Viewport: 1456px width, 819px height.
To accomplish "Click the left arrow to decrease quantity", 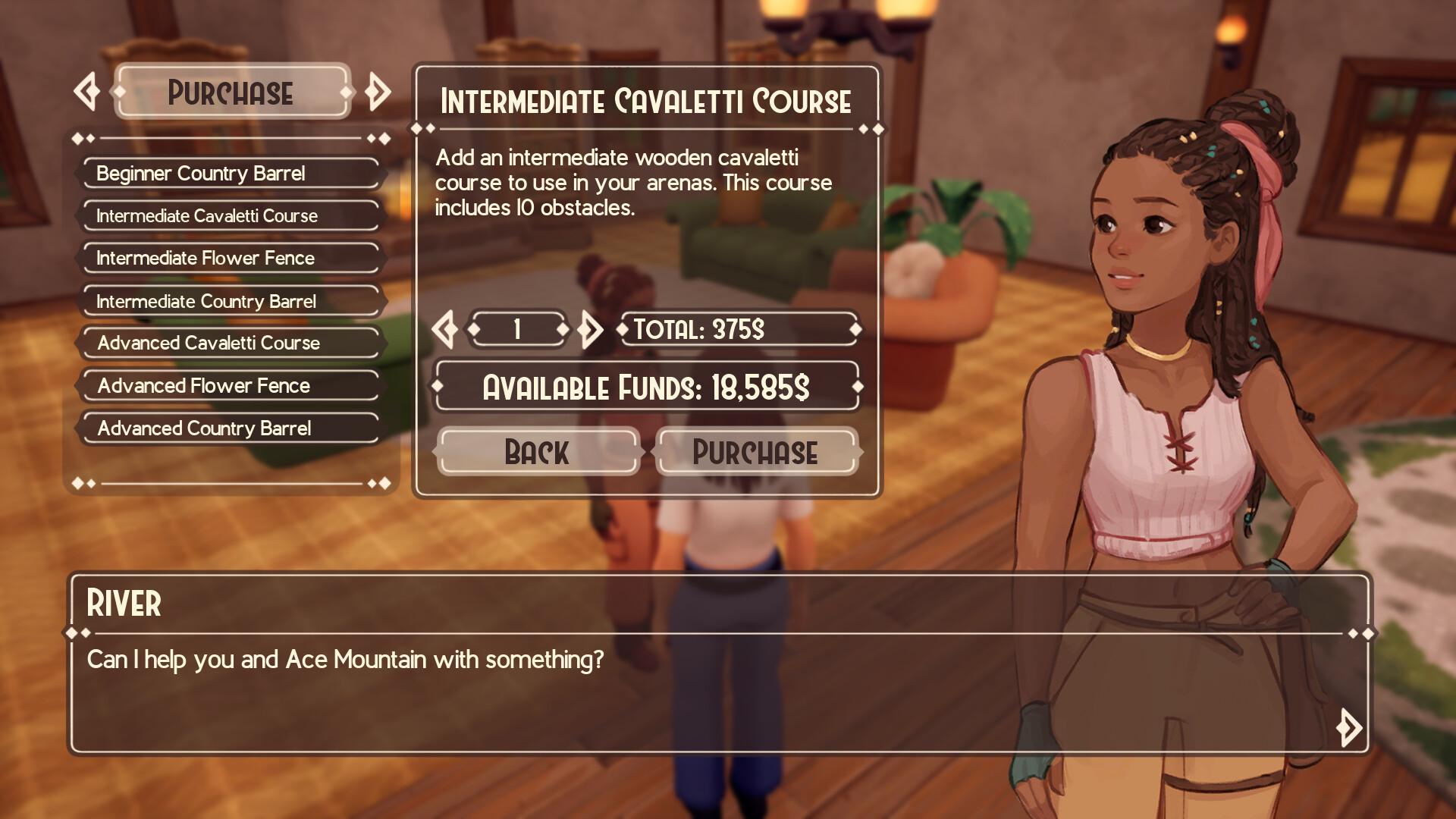I will (x=446, y=329).
